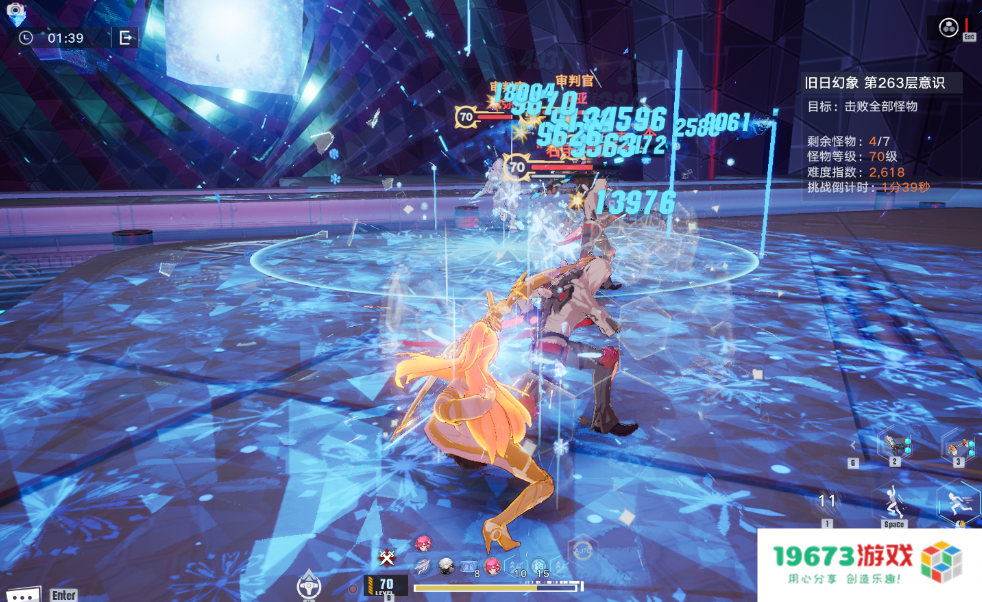Click the crossed swords buff icon
The width and height of the screenshot is (982, 602).
click(x=389, y=557)
